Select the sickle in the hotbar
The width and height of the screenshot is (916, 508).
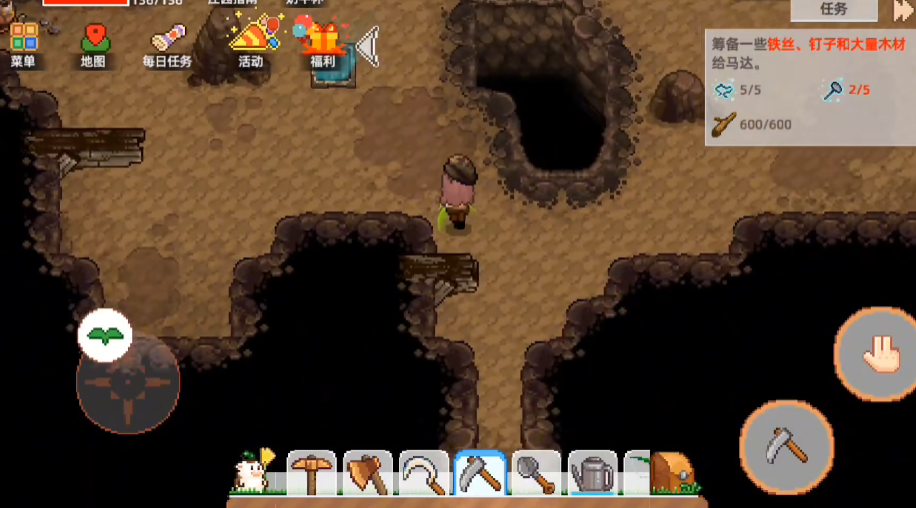pos(424,473)
